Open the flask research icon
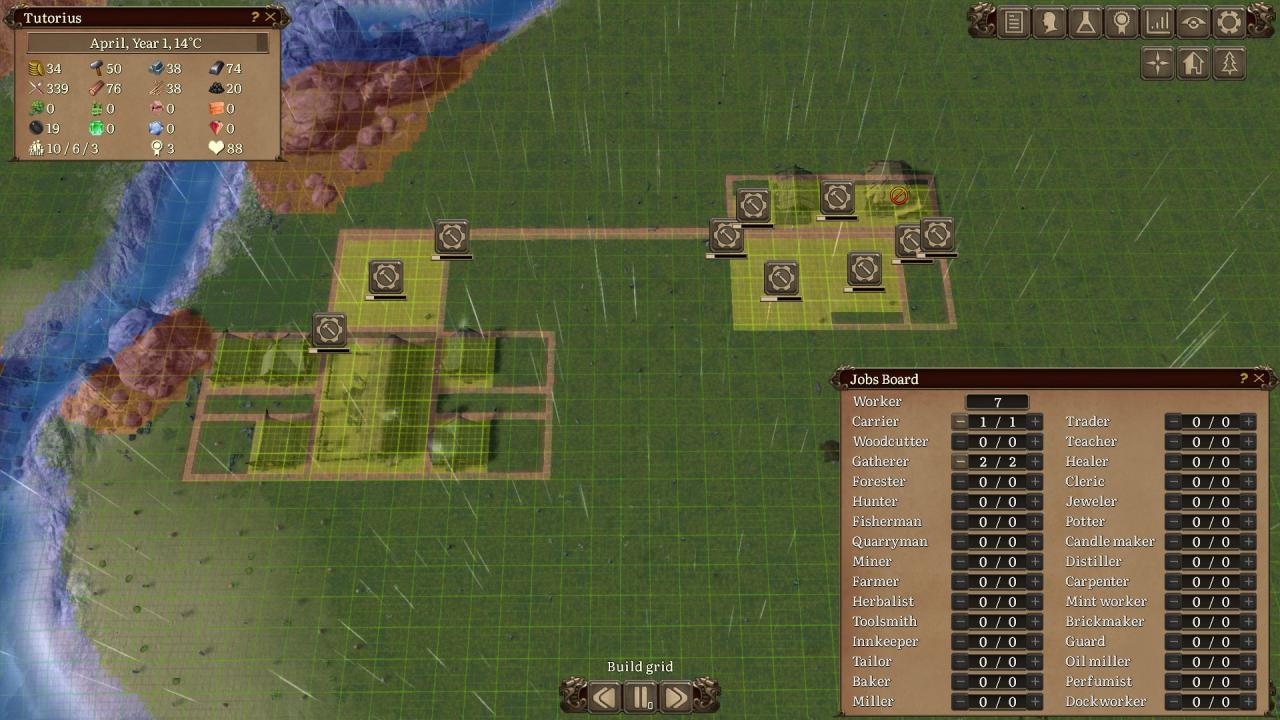The image size is (1280, 720). click(x=1086, y=22)
